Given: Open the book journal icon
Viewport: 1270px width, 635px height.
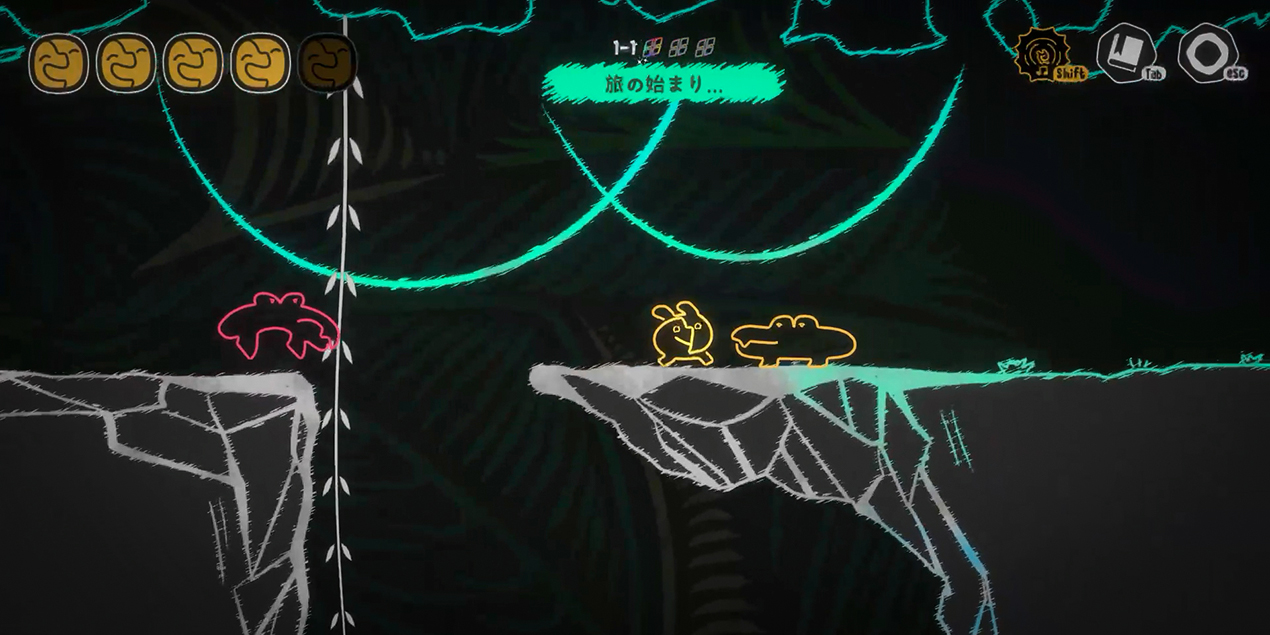Looking at the screenshot, I should (x=1123, y=52).
